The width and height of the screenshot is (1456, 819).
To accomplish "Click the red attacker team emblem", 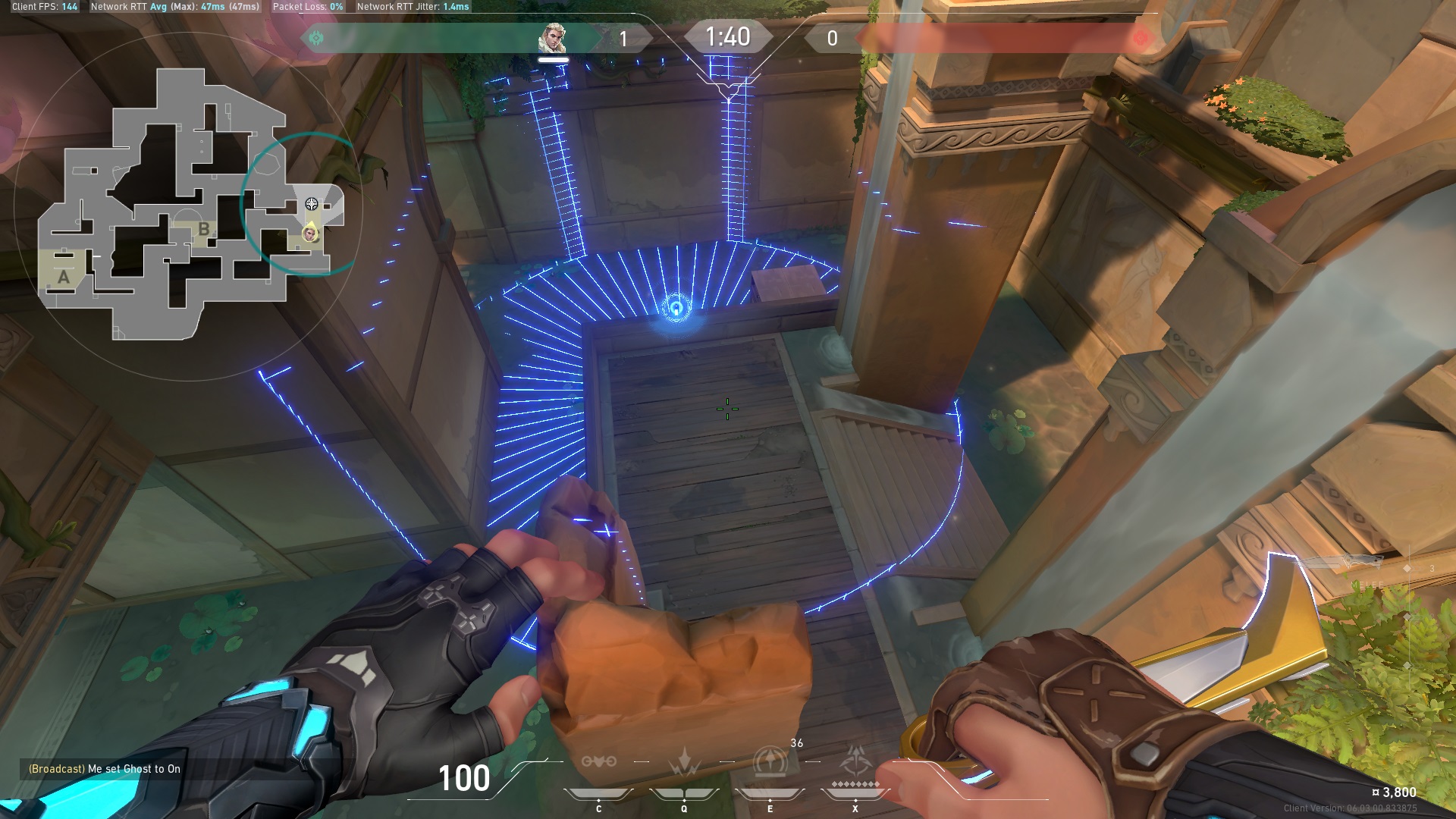I will click(x=1140, y=38).
